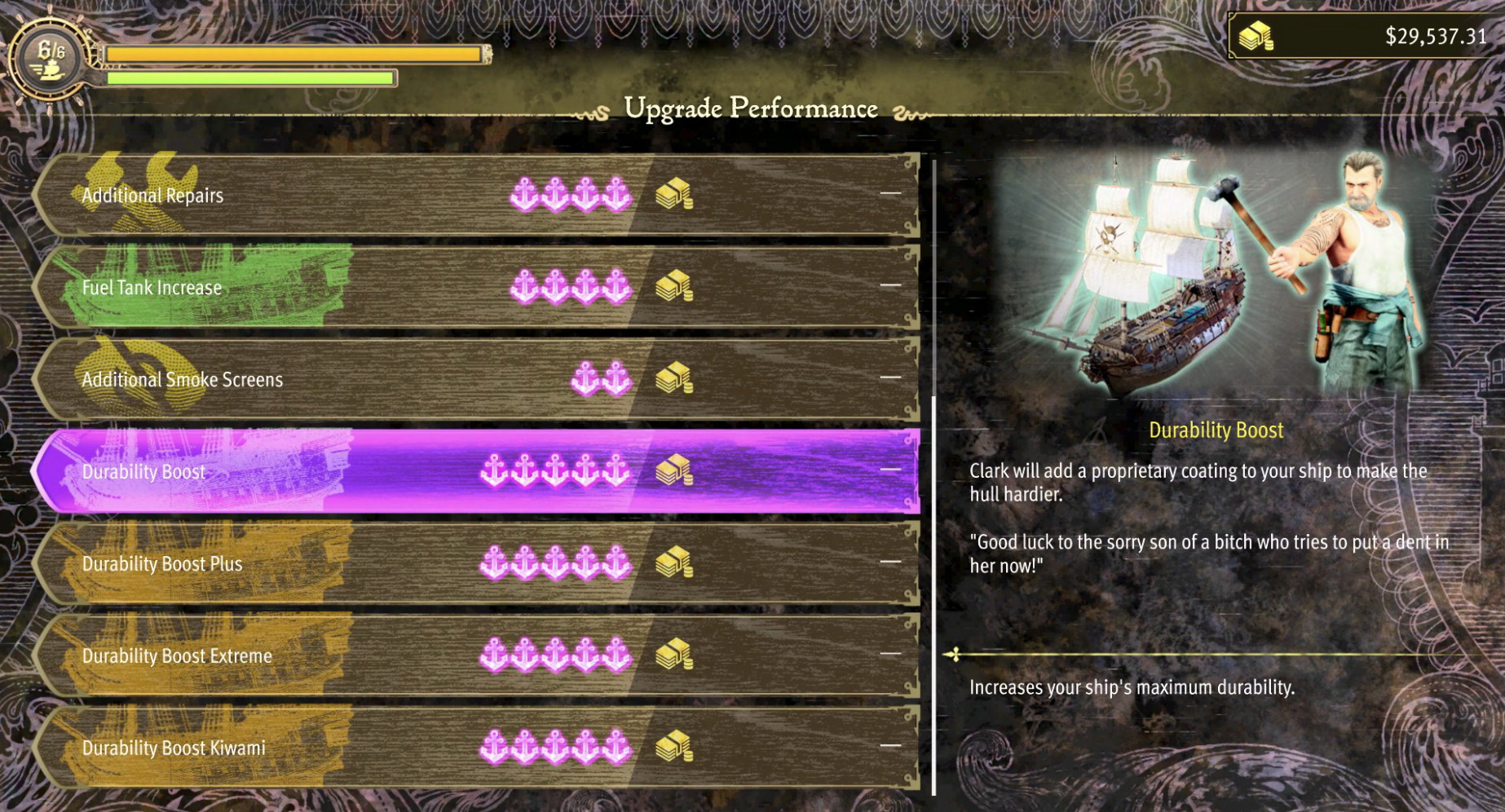
Task: Click the Durability Boost title in the details panel
Action: [1217, 430]
